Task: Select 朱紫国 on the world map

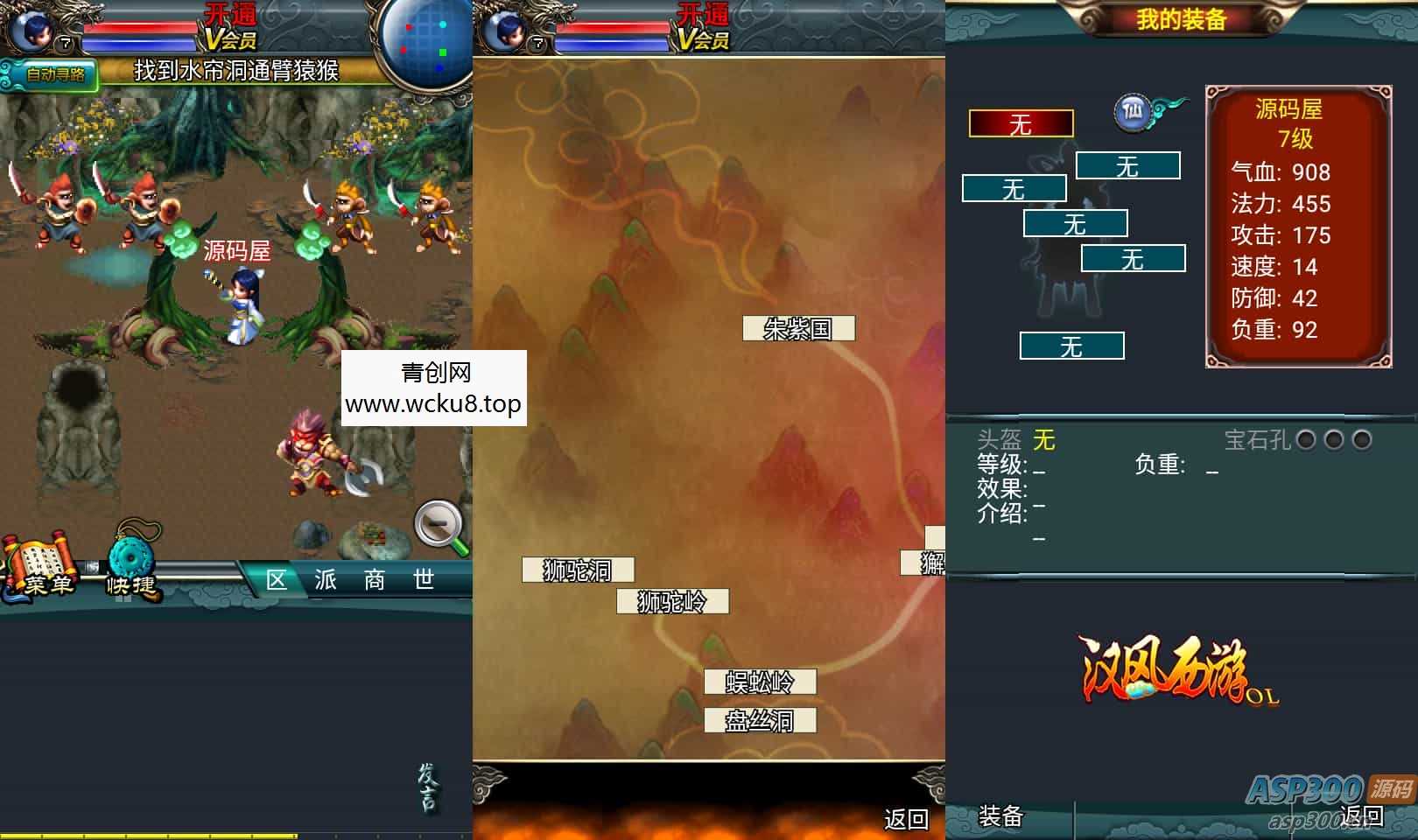Action: point(798,329)
